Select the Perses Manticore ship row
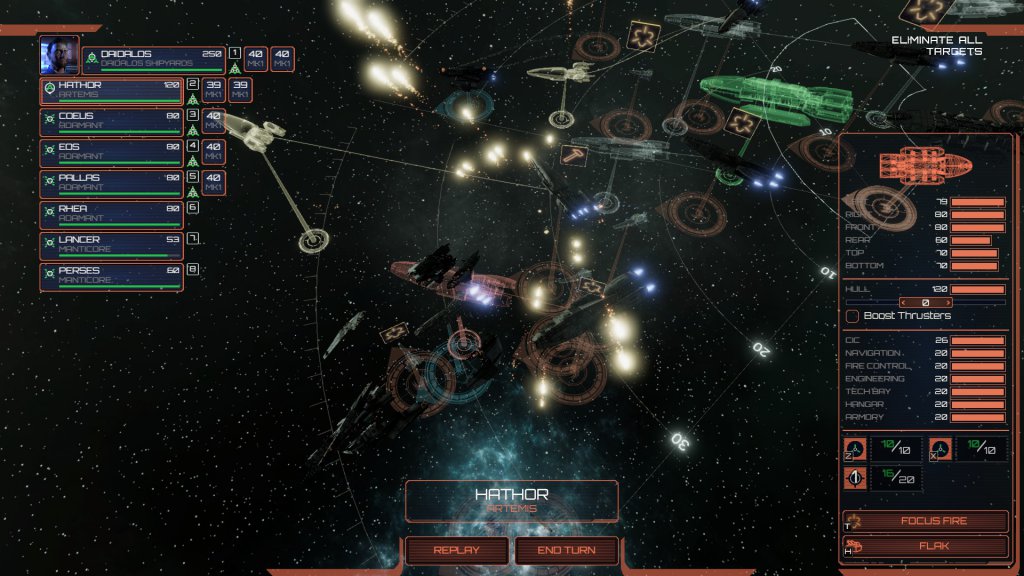Viewport: 1024px width, 576px height. tap(112, 276)
